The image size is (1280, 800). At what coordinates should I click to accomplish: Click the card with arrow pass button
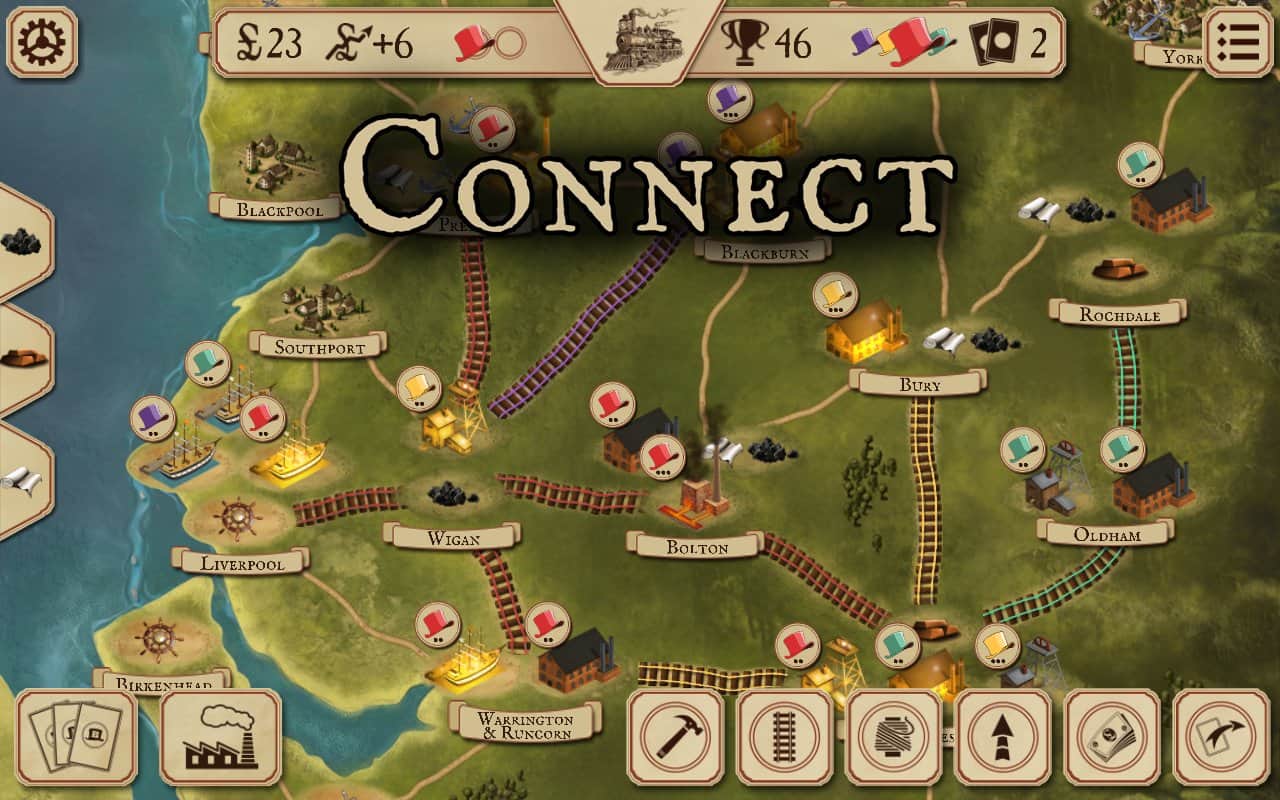coord(1221,737)
